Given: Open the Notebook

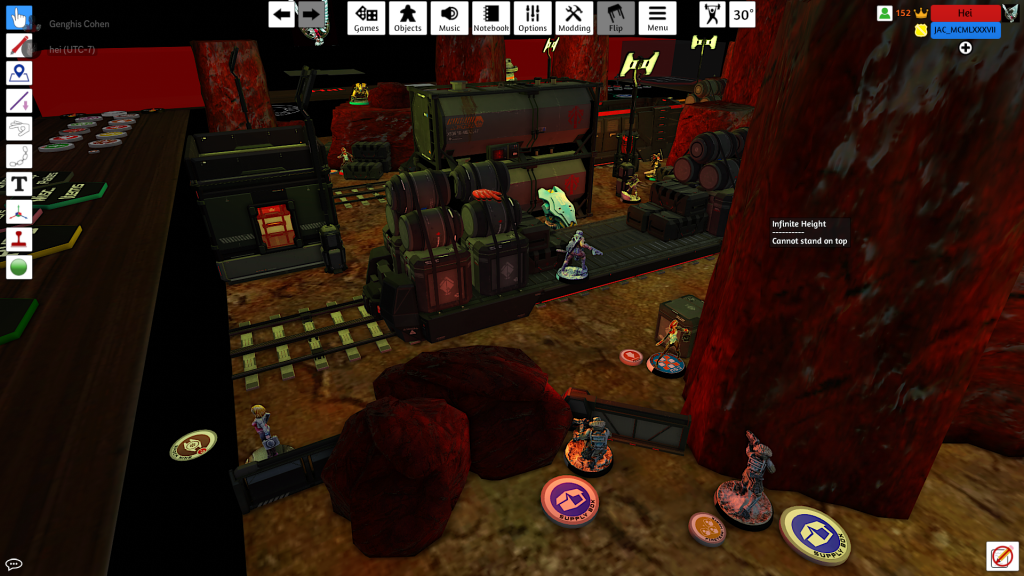Looking at the screenshot, I should click(491, 18).
